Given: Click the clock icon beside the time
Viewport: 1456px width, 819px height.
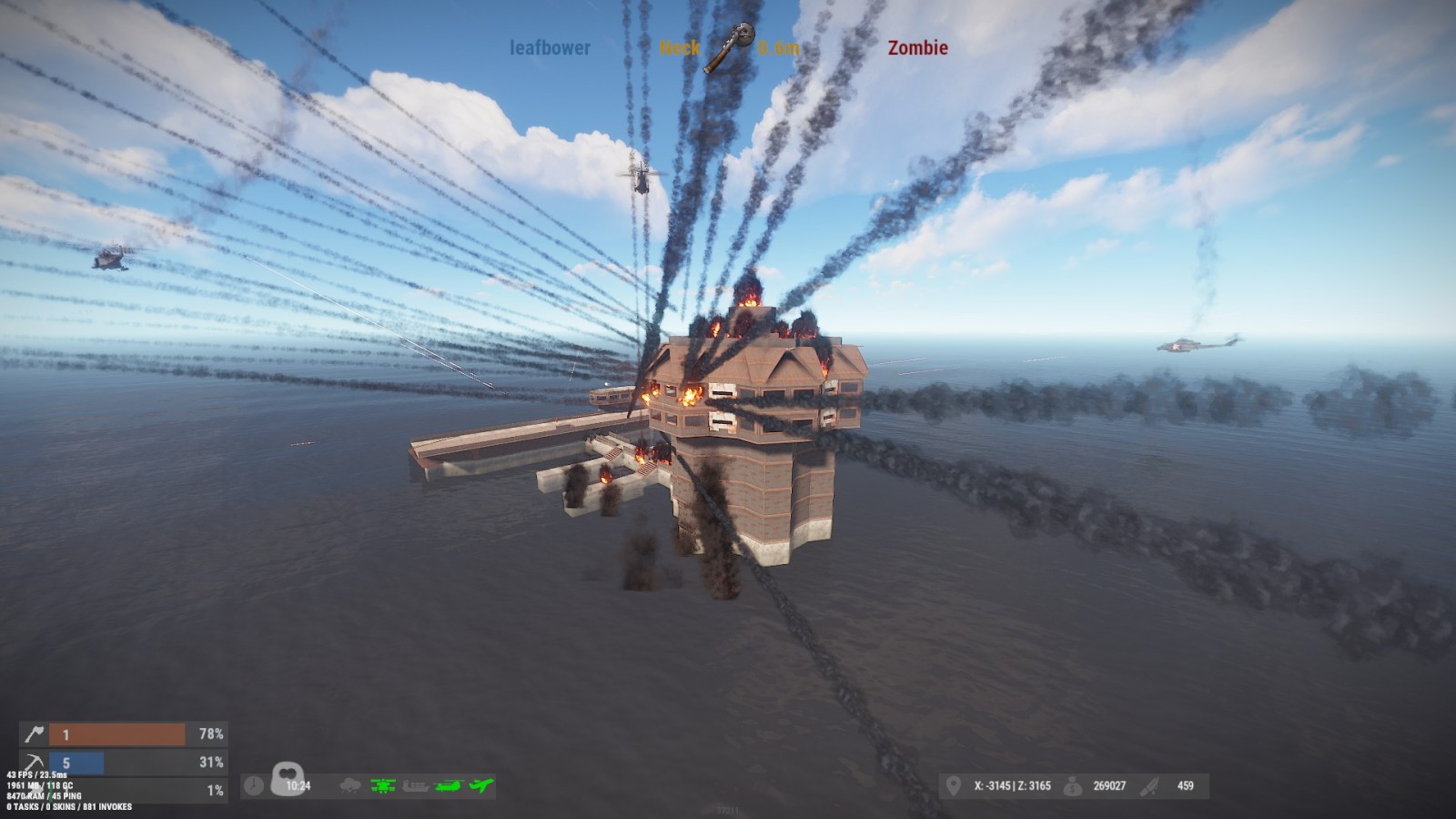Looking at the screenshot, I should [x=254, y=785].
